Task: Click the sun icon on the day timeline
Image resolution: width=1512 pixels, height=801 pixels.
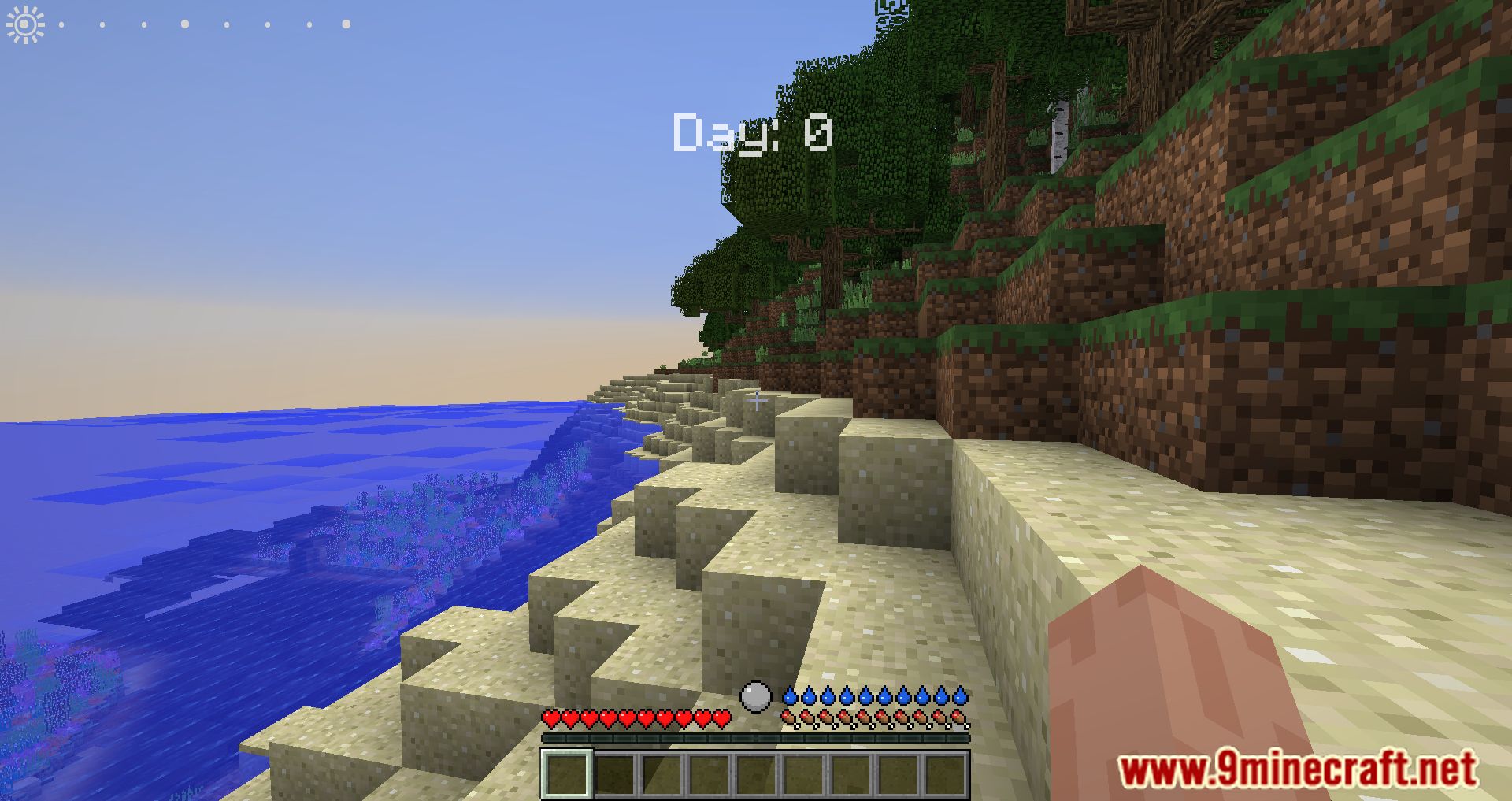Action: (24, 24)
